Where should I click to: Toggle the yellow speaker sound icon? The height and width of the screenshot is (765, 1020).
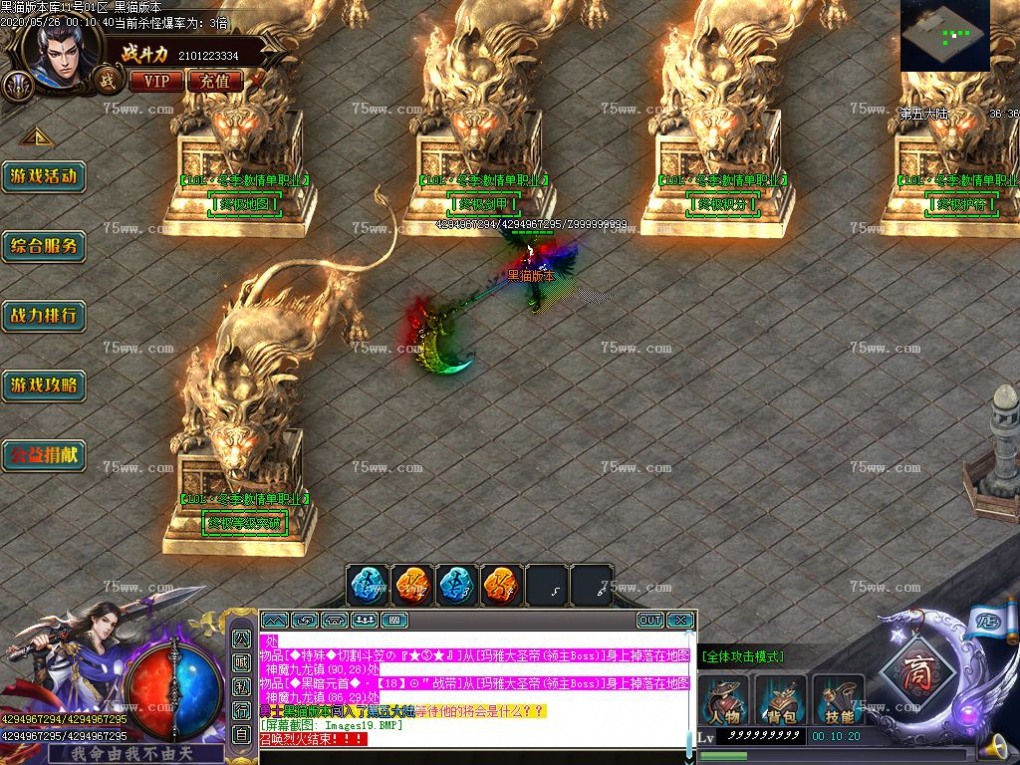click(994, 746)
